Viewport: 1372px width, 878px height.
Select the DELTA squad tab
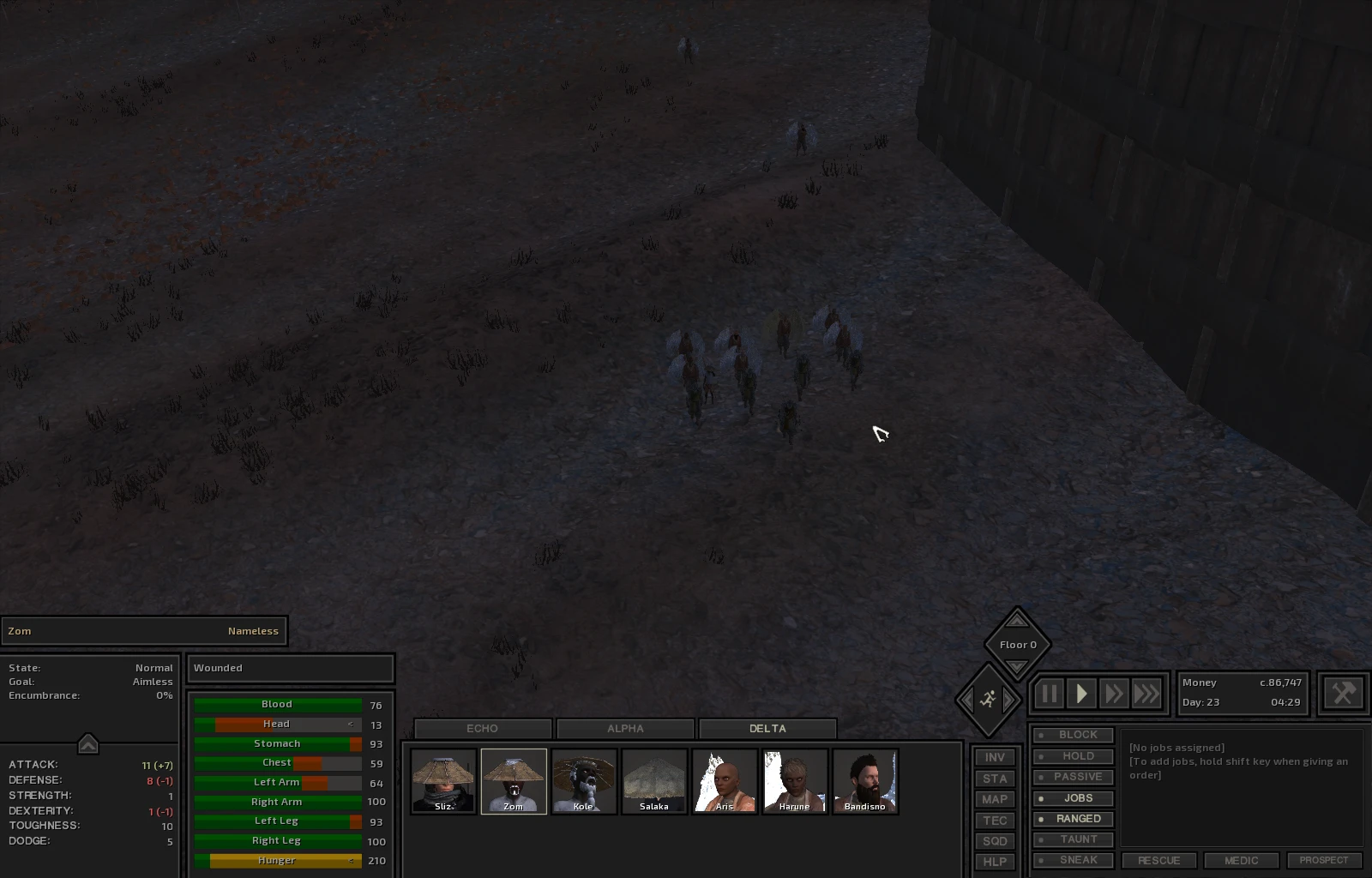pos(767,729)
